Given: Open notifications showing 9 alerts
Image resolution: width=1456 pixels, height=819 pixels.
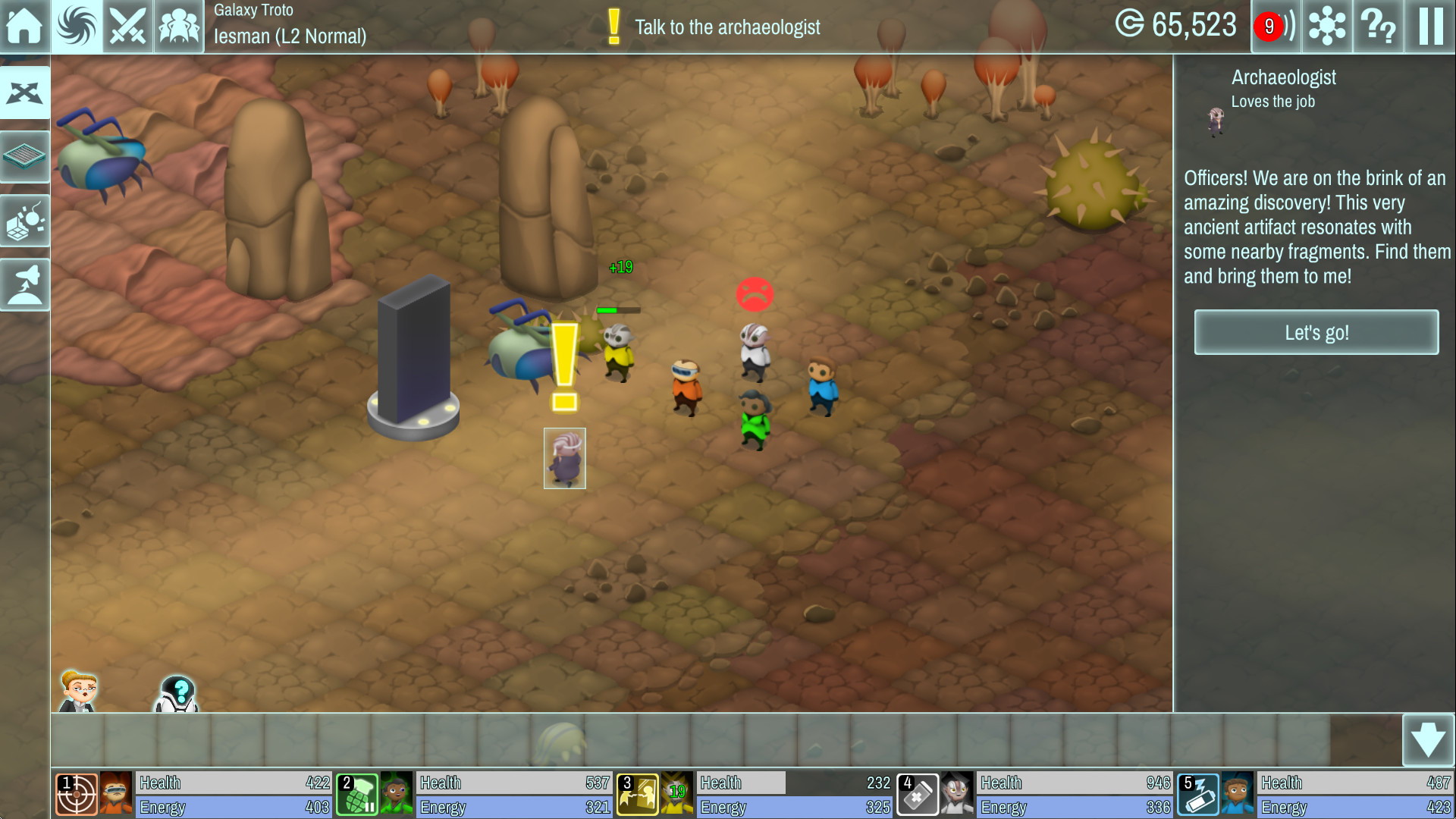Looking at the screenshot, I should click(x=1274, y=25).
